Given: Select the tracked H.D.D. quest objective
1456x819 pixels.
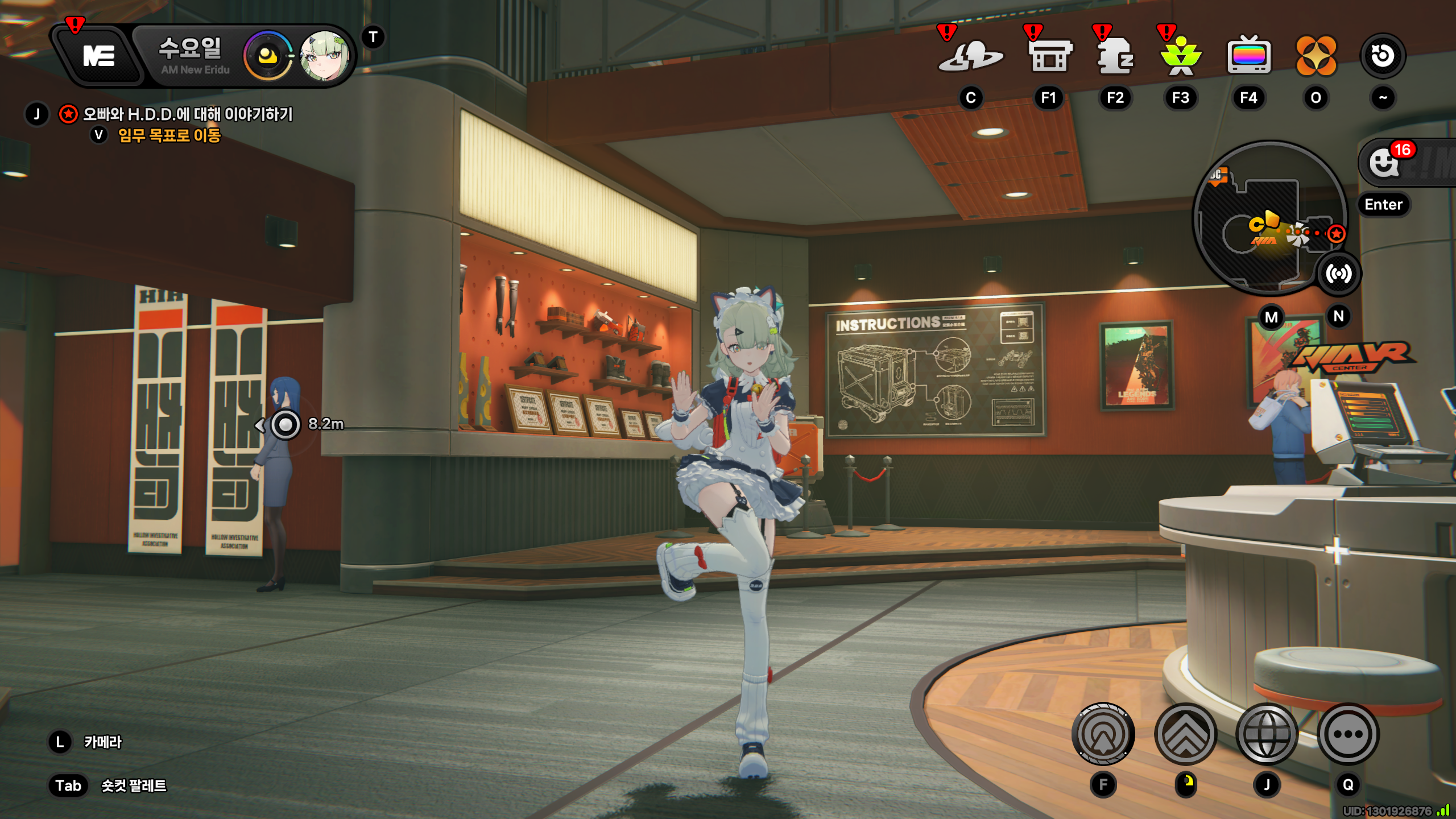Looking at the screenshot, I should [188, 114].
